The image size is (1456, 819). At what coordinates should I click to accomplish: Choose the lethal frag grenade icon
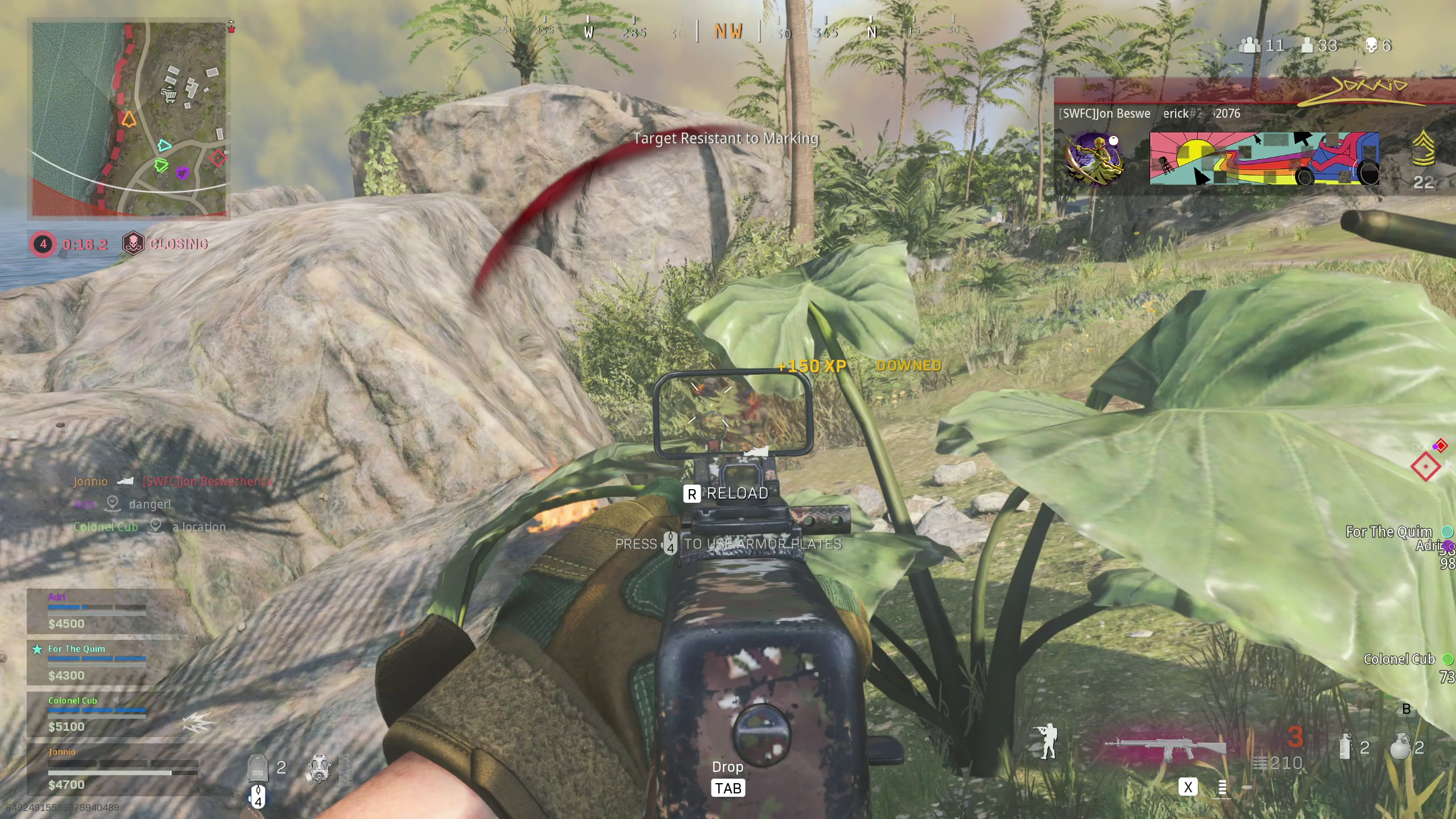click(x=1400, y=747)
